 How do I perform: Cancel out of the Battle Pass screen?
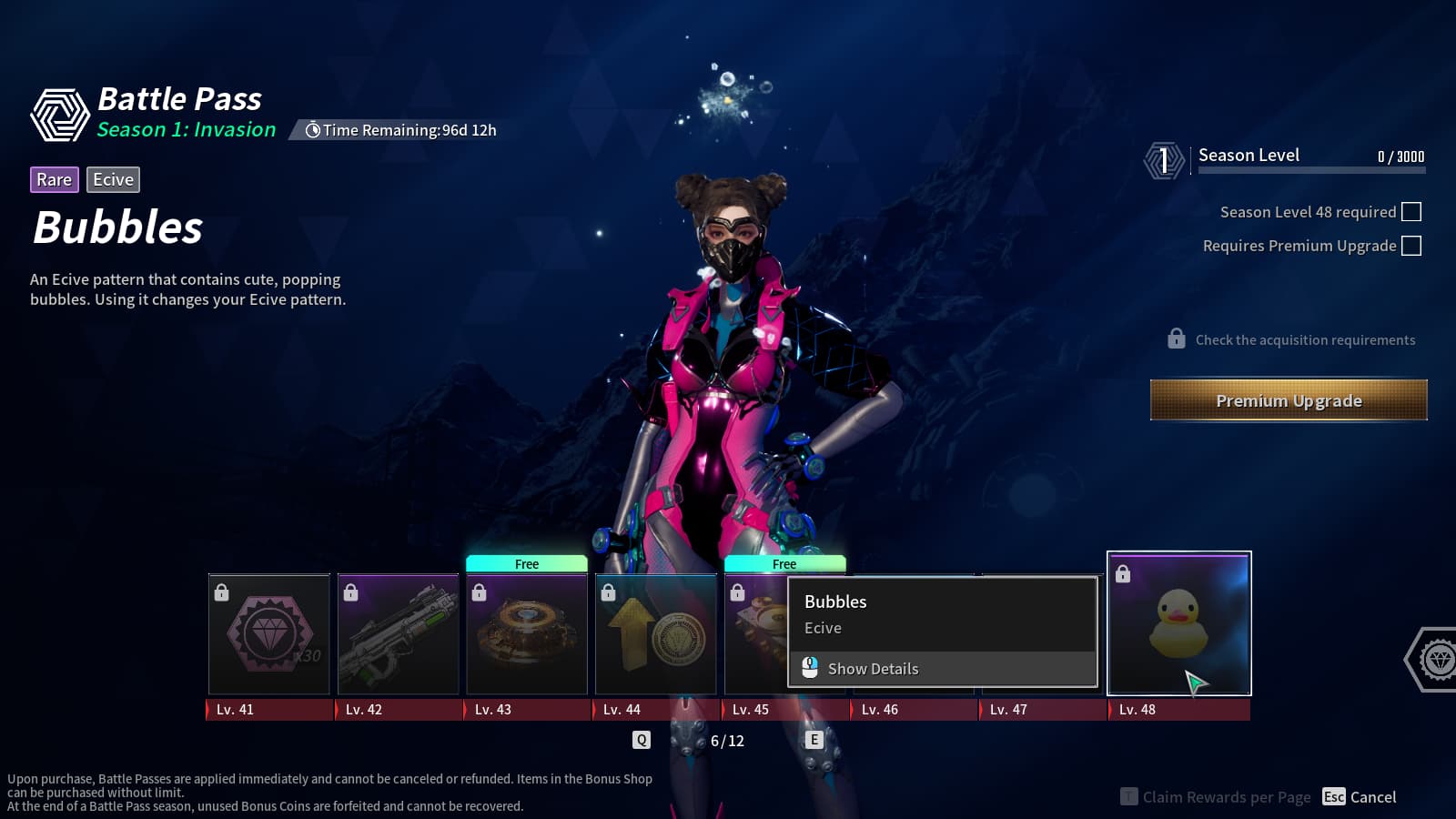click(x=1360, y=797)
